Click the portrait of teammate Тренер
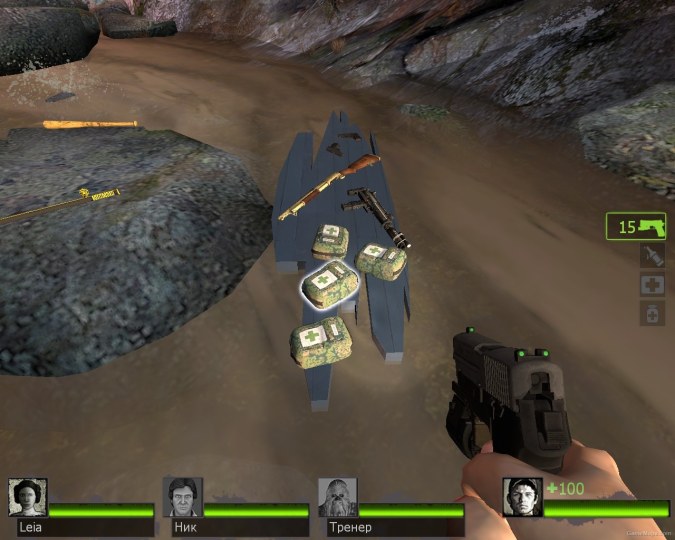675x540 pixels. [337, 497]
